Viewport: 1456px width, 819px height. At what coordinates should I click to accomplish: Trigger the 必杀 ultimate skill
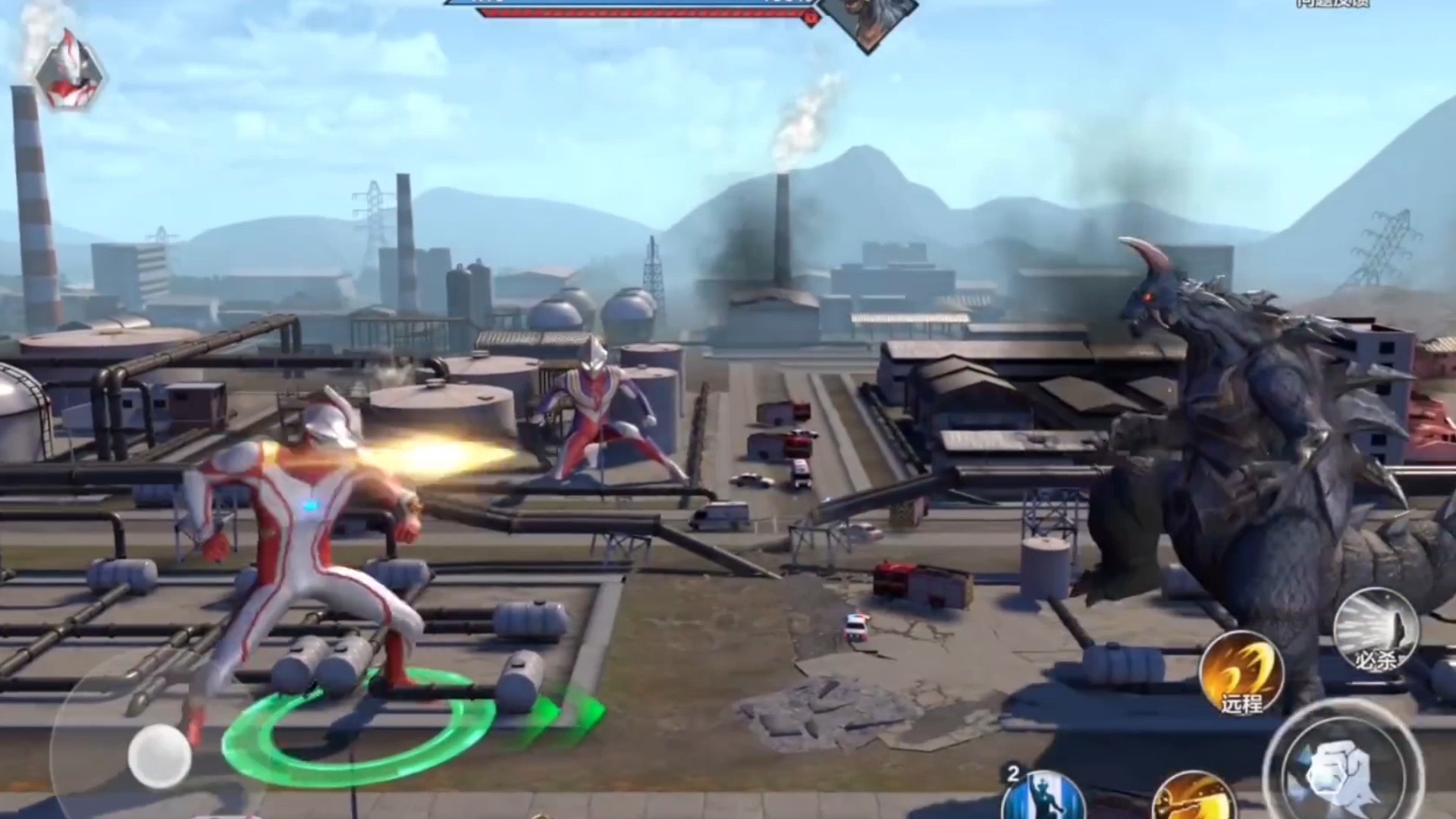coord(1376,629)
